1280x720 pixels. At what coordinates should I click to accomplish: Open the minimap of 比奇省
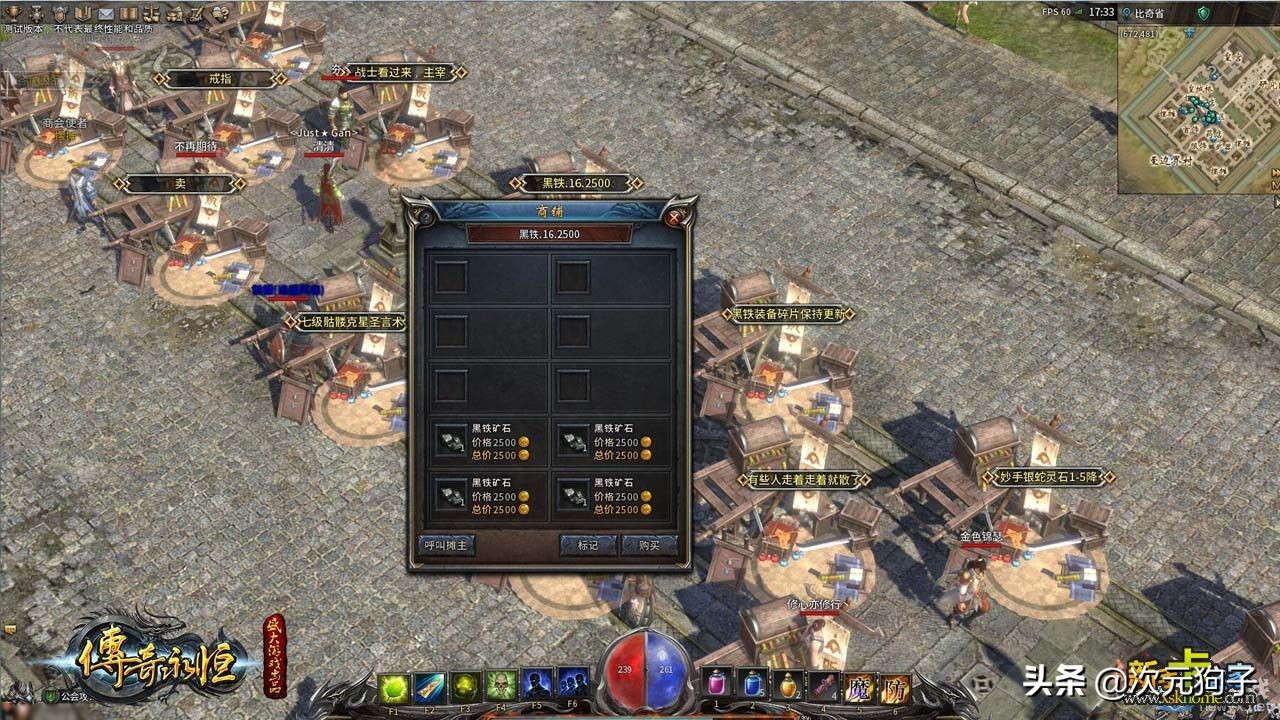[x=1197, y=108]
